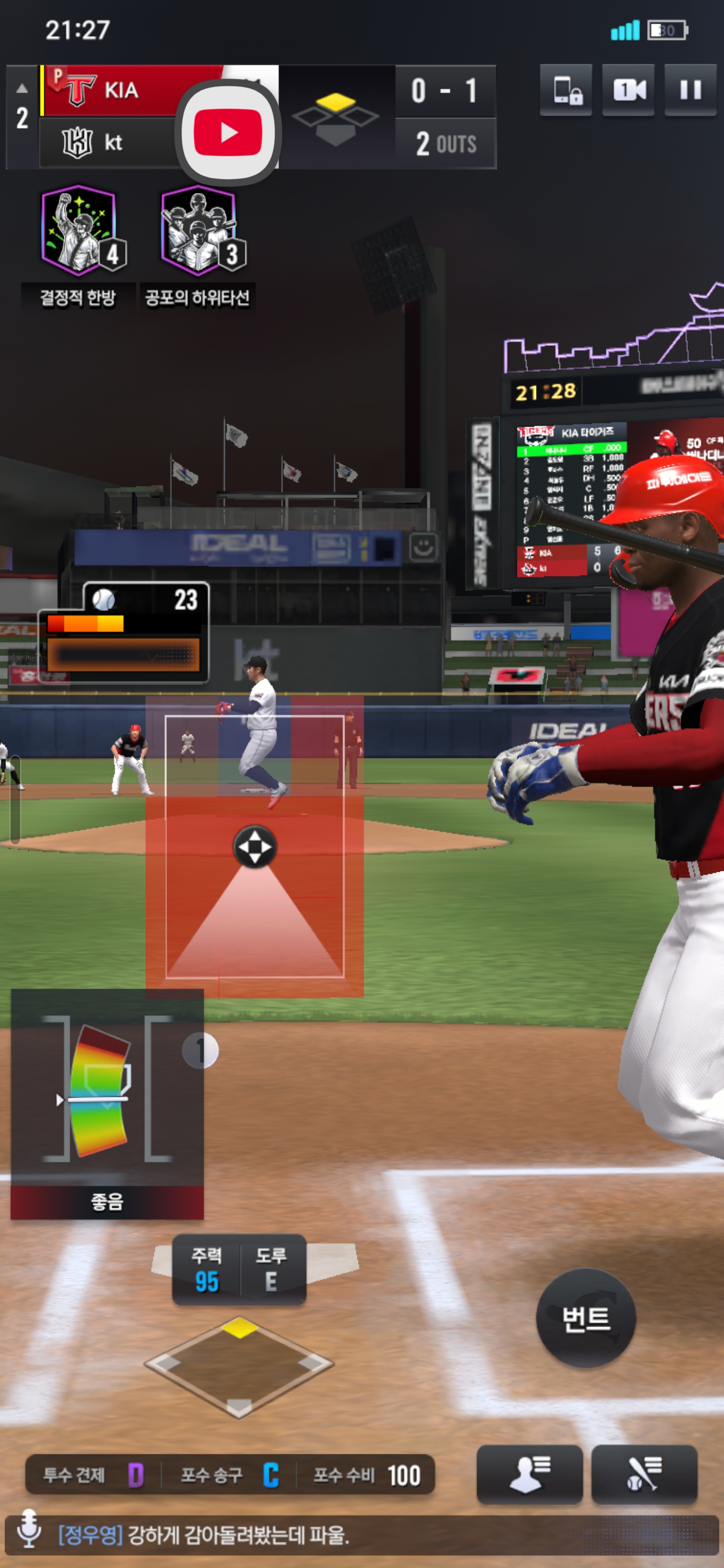This screenshot has width=724, height=1568.
Task: Open the player lineup list button
Action: (529, 1474)
